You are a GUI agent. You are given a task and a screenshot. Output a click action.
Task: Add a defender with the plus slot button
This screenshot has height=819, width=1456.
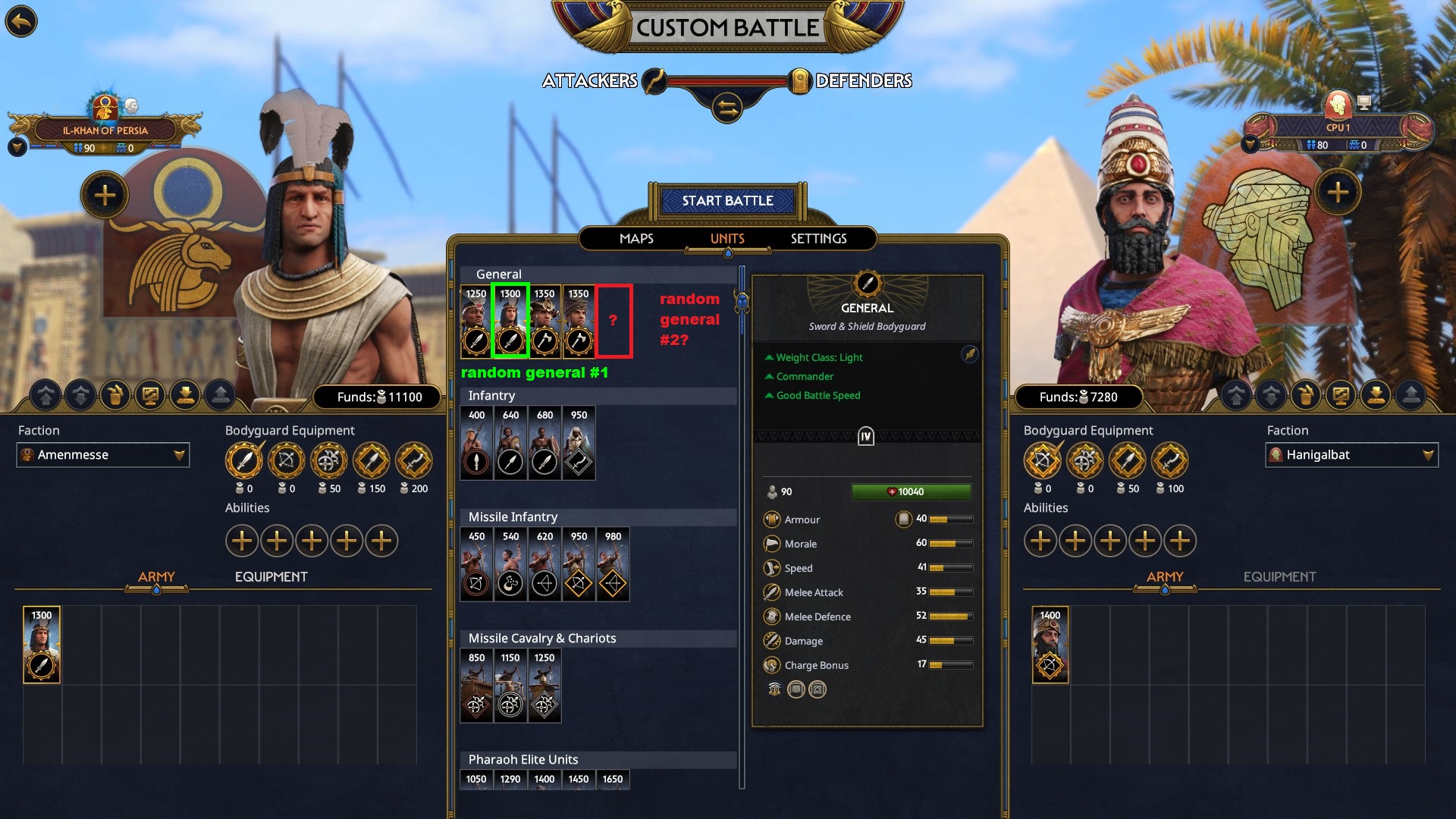coord(1339,193)
